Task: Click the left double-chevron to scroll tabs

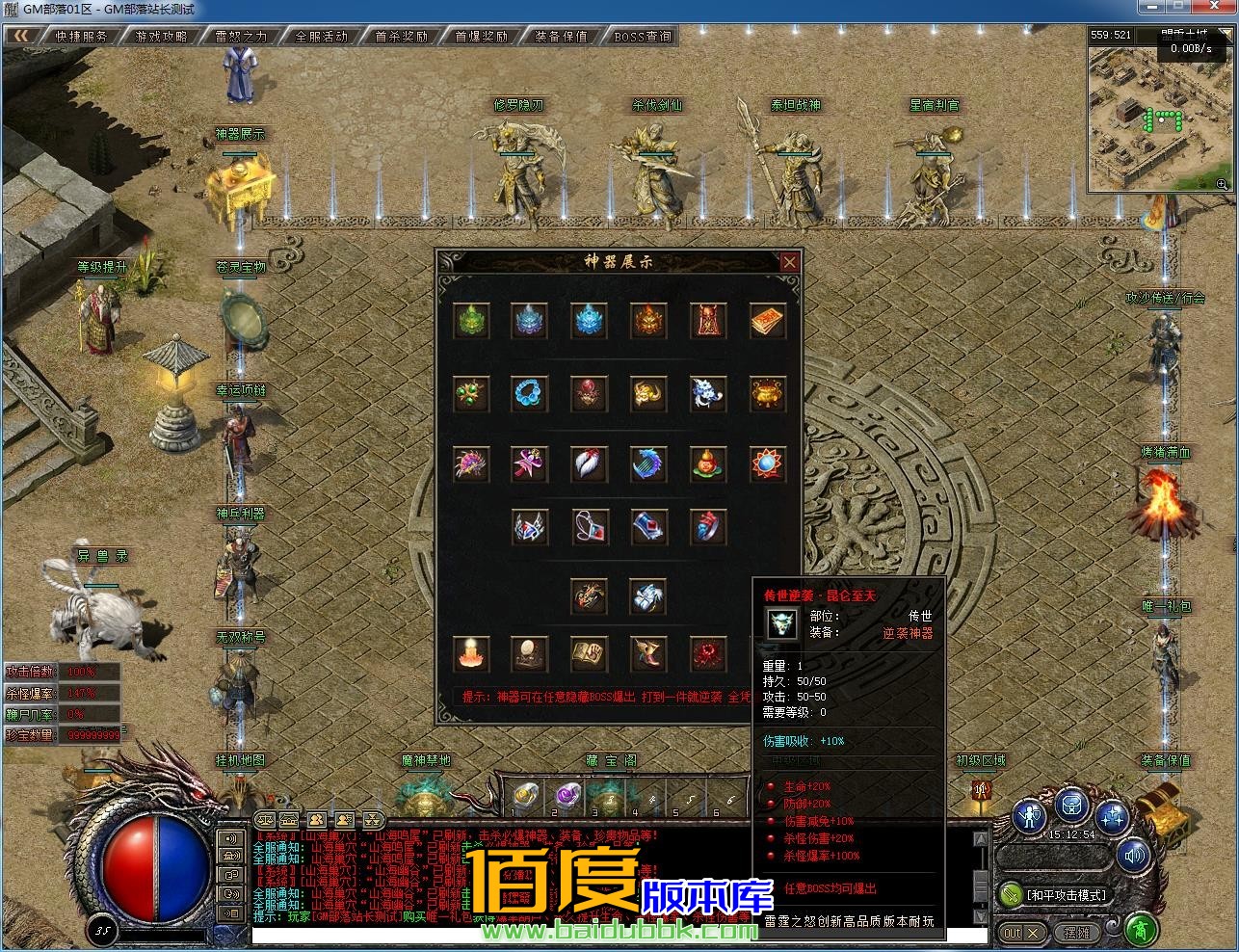Action: tap(19, 34)
